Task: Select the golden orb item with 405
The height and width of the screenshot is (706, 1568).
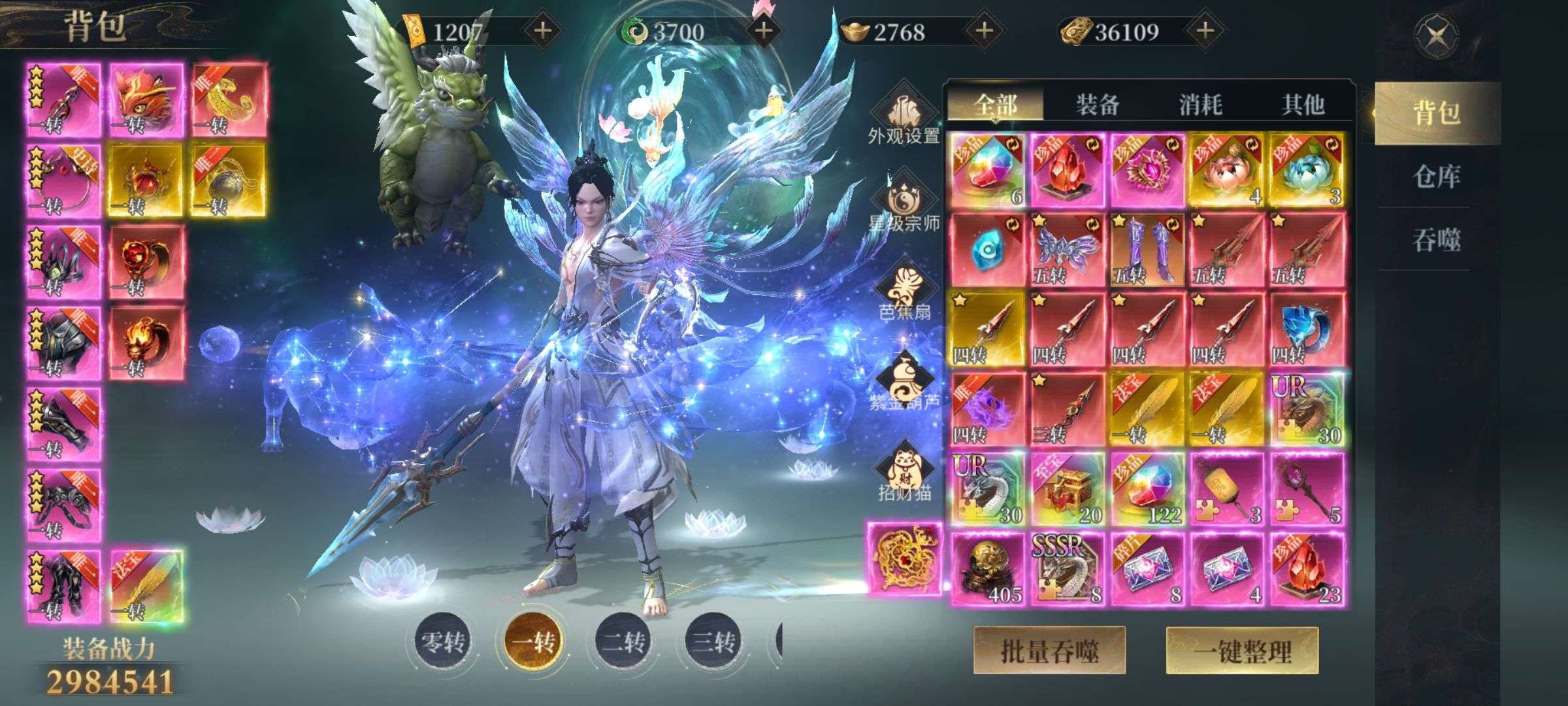Action: point(987,569)
